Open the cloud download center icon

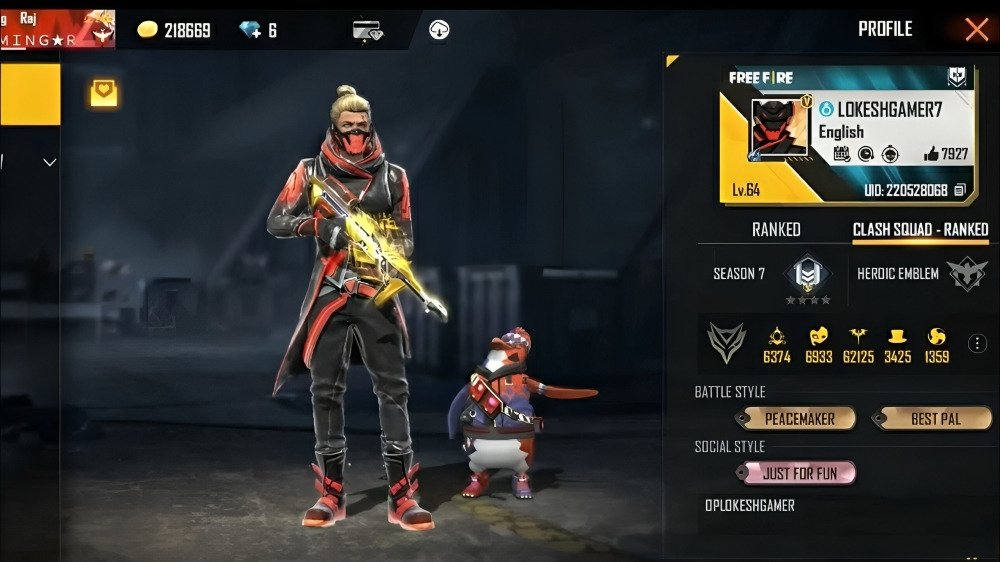438,30
